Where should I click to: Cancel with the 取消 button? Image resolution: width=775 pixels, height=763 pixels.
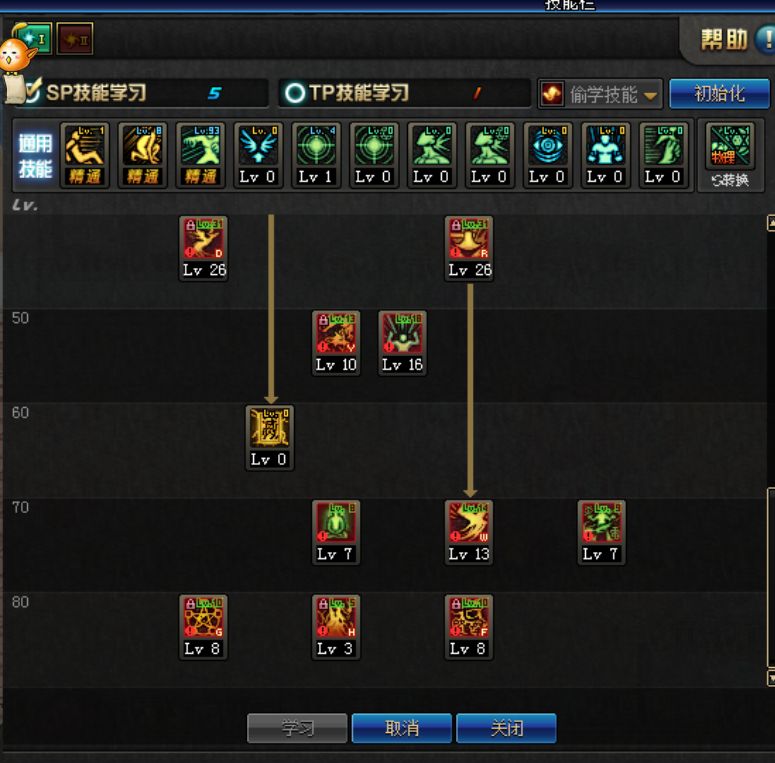(x=402, y=728)
